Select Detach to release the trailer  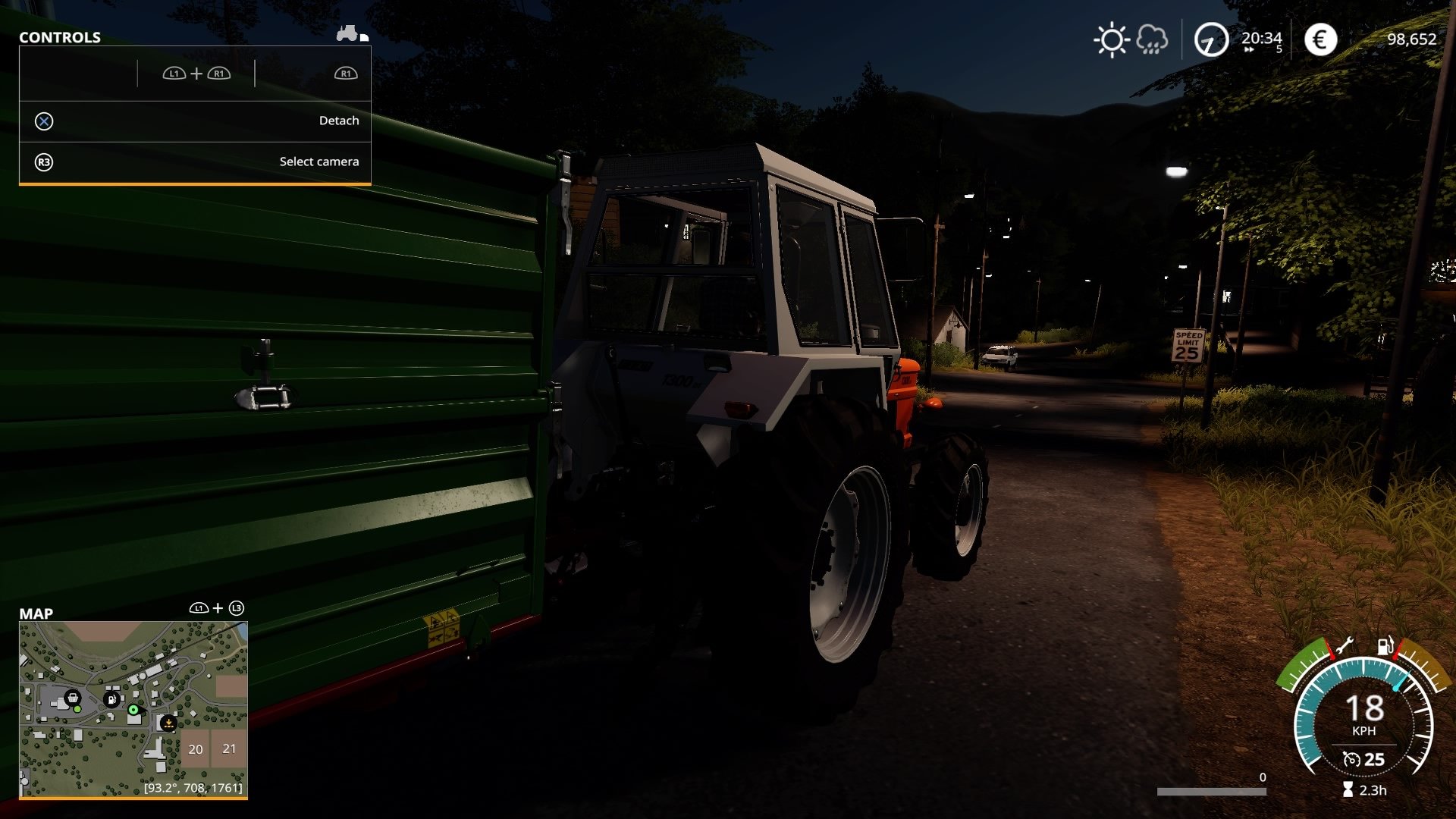coord(338,120)
